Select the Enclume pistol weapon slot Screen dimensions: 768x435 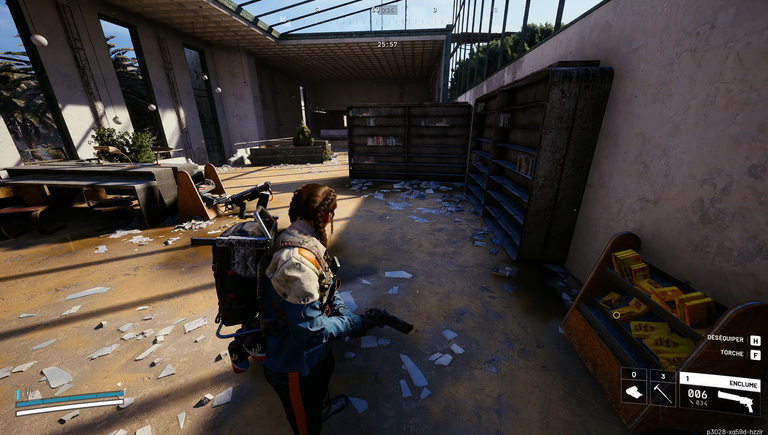tap(719, 394)
